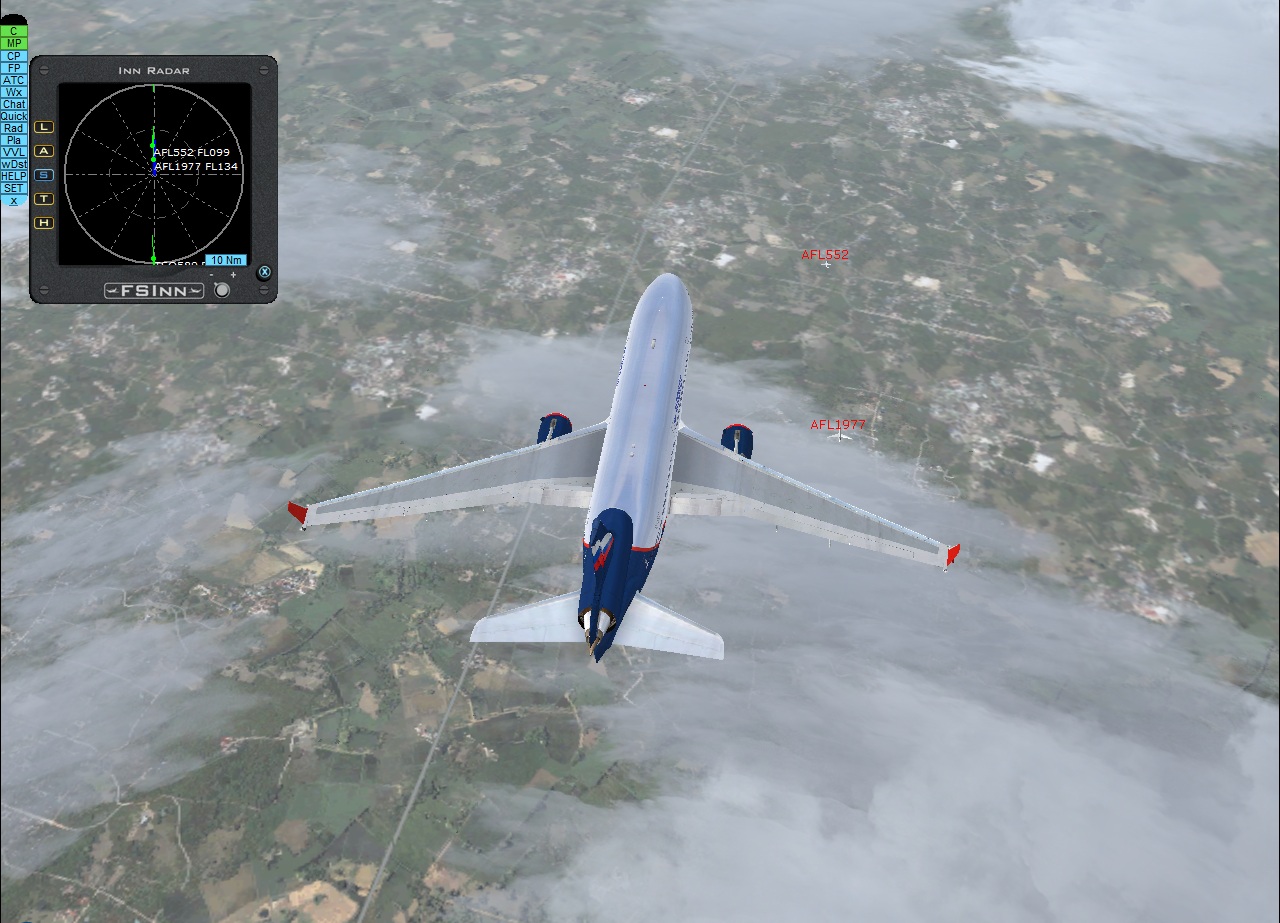Click the green C button
This screenshot has width=1280, height=923.
(14, 31)
